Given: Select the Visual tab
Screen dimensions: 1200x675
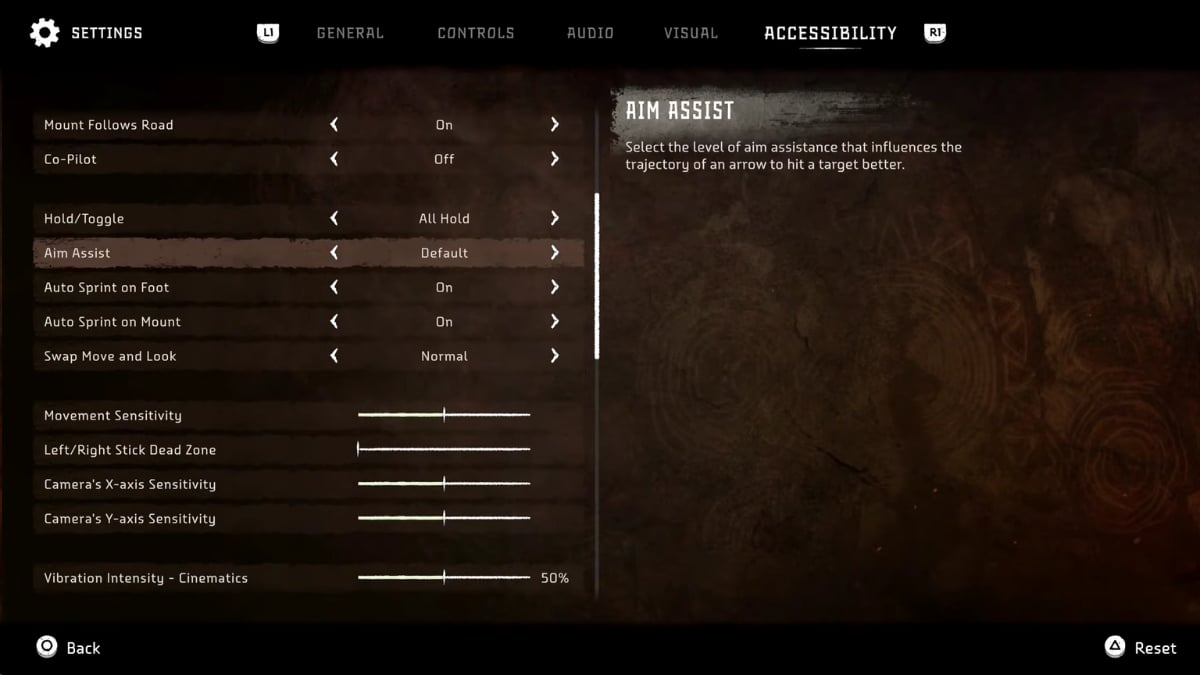Looking at the screenshot, I should click(x=690, y=33).
